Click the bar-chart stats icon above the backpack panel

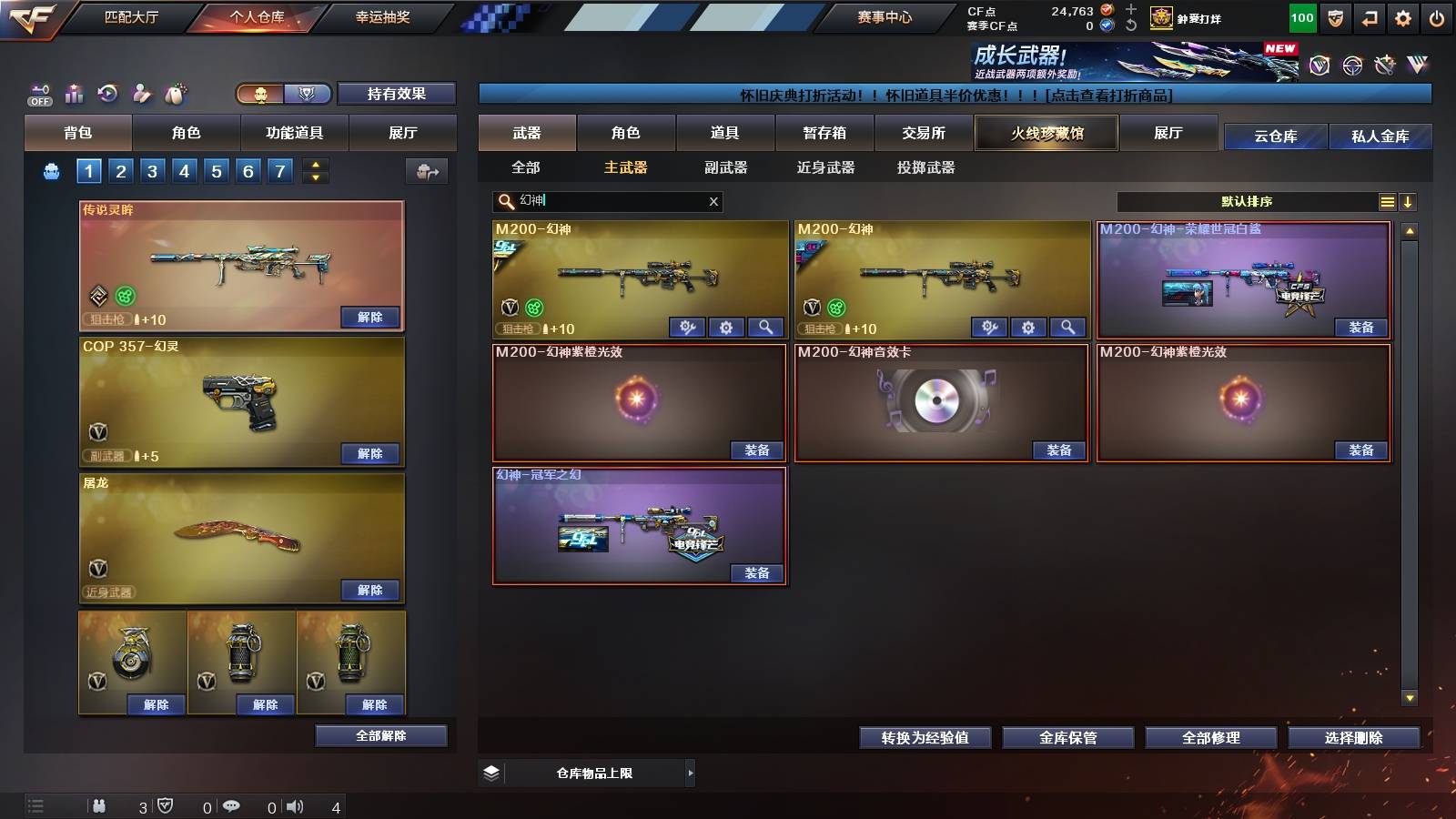click(73, 94)
